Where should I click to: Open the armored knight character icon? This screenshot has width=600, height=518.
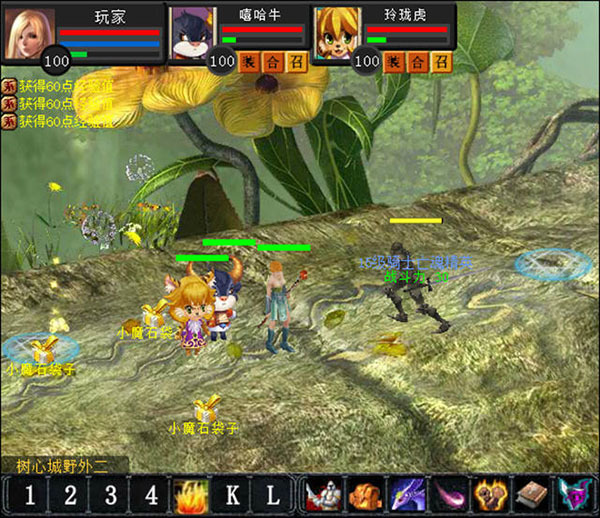click(x=325, y=495)
